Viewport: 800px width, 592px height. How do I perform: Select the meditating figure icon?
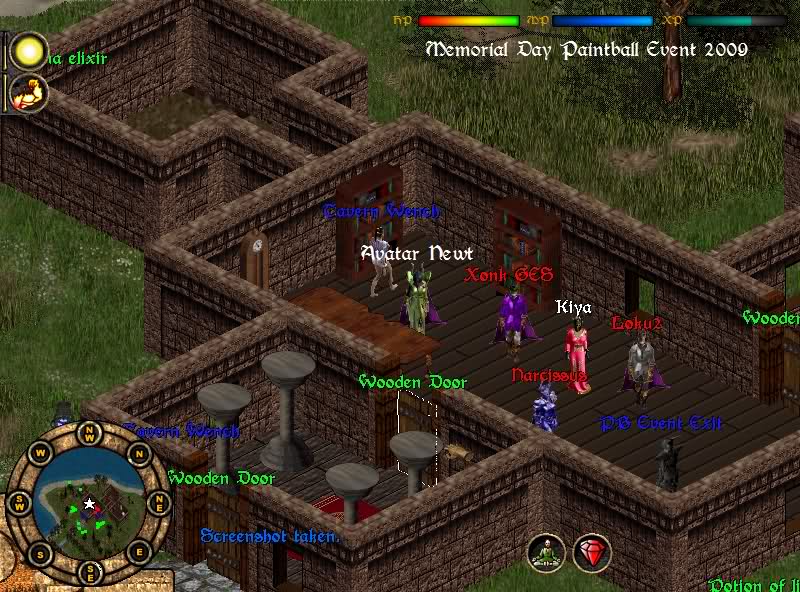(547, 553)
